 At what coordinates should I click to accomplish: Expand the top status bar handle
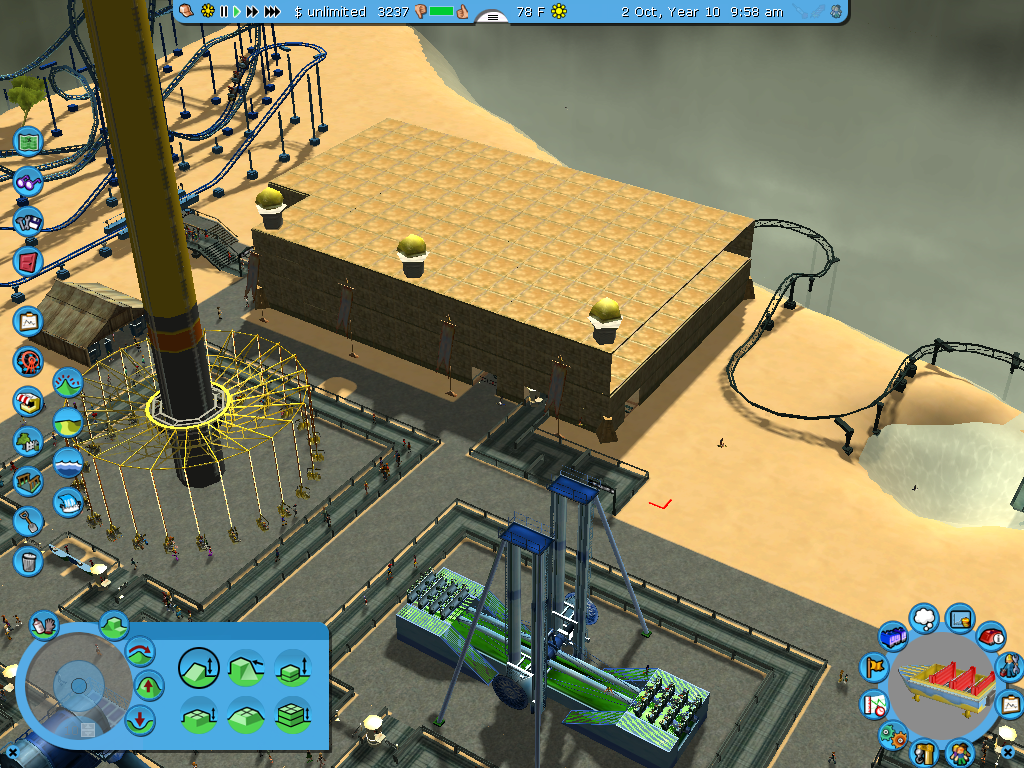[x=492, y=16]
